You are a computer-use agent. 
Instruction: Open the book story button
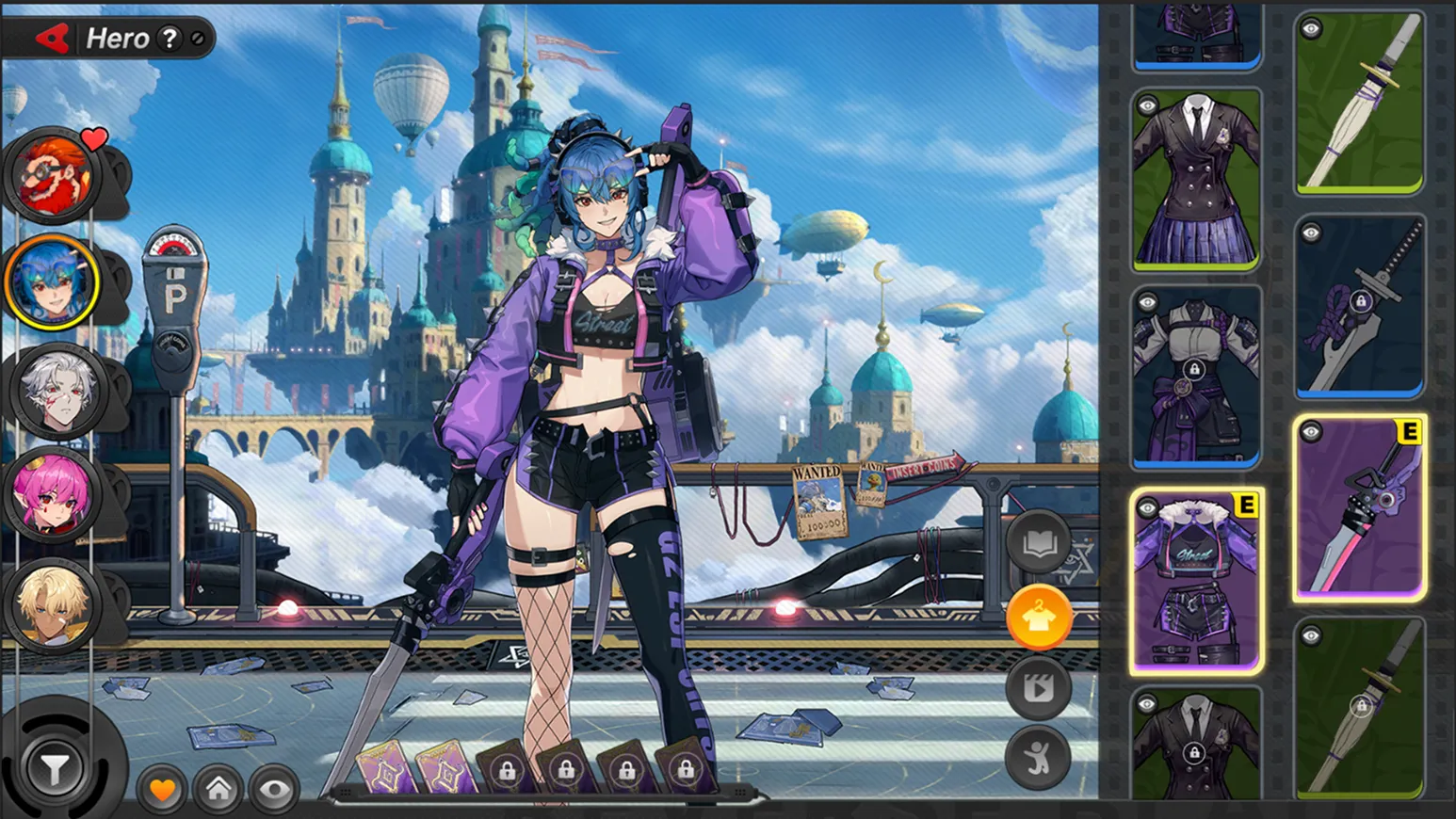tap(1038, 543)
